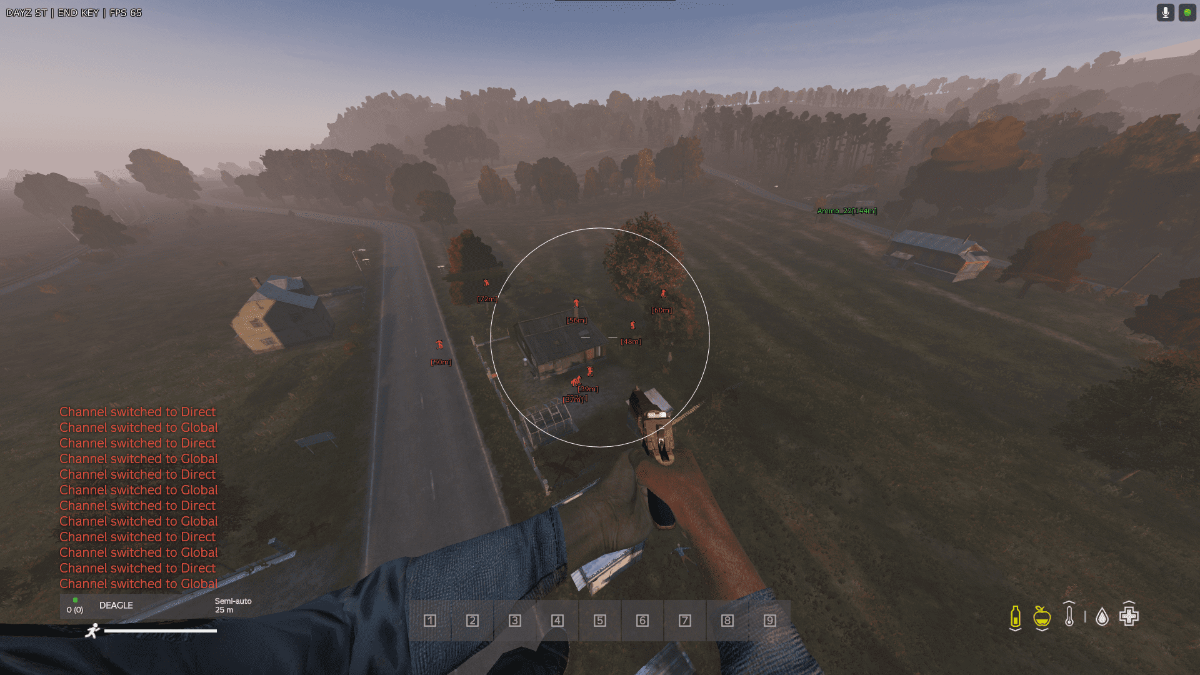Click the yellow water bottle thirst icon
This screenshot has width=1200, height=675.
pyautogui.click(x=1015, y=616)
